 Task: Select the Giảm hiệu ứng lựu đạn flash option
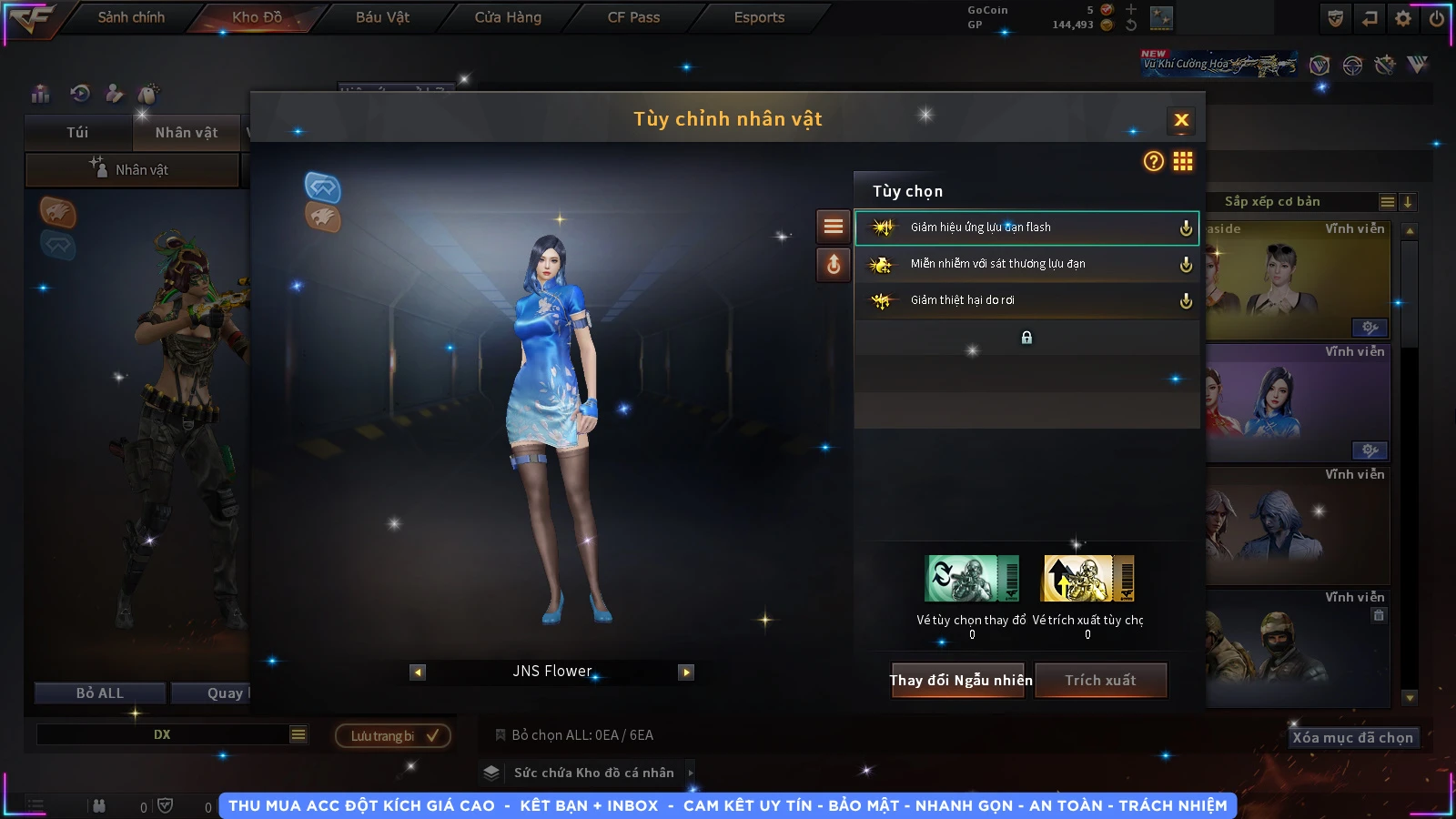(1026, 227)
